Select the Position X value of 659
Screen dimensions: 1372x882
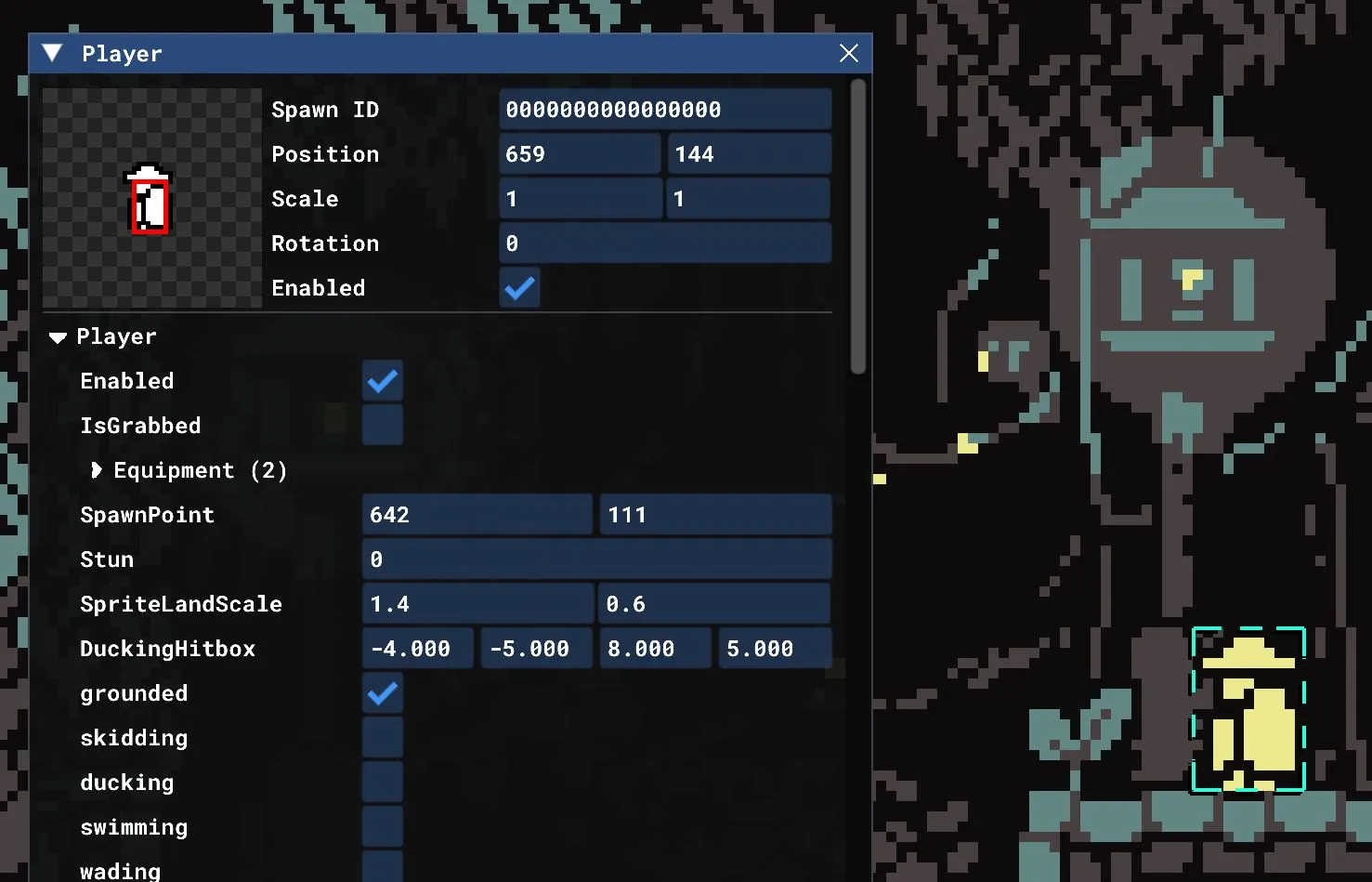tap(579, 153)
